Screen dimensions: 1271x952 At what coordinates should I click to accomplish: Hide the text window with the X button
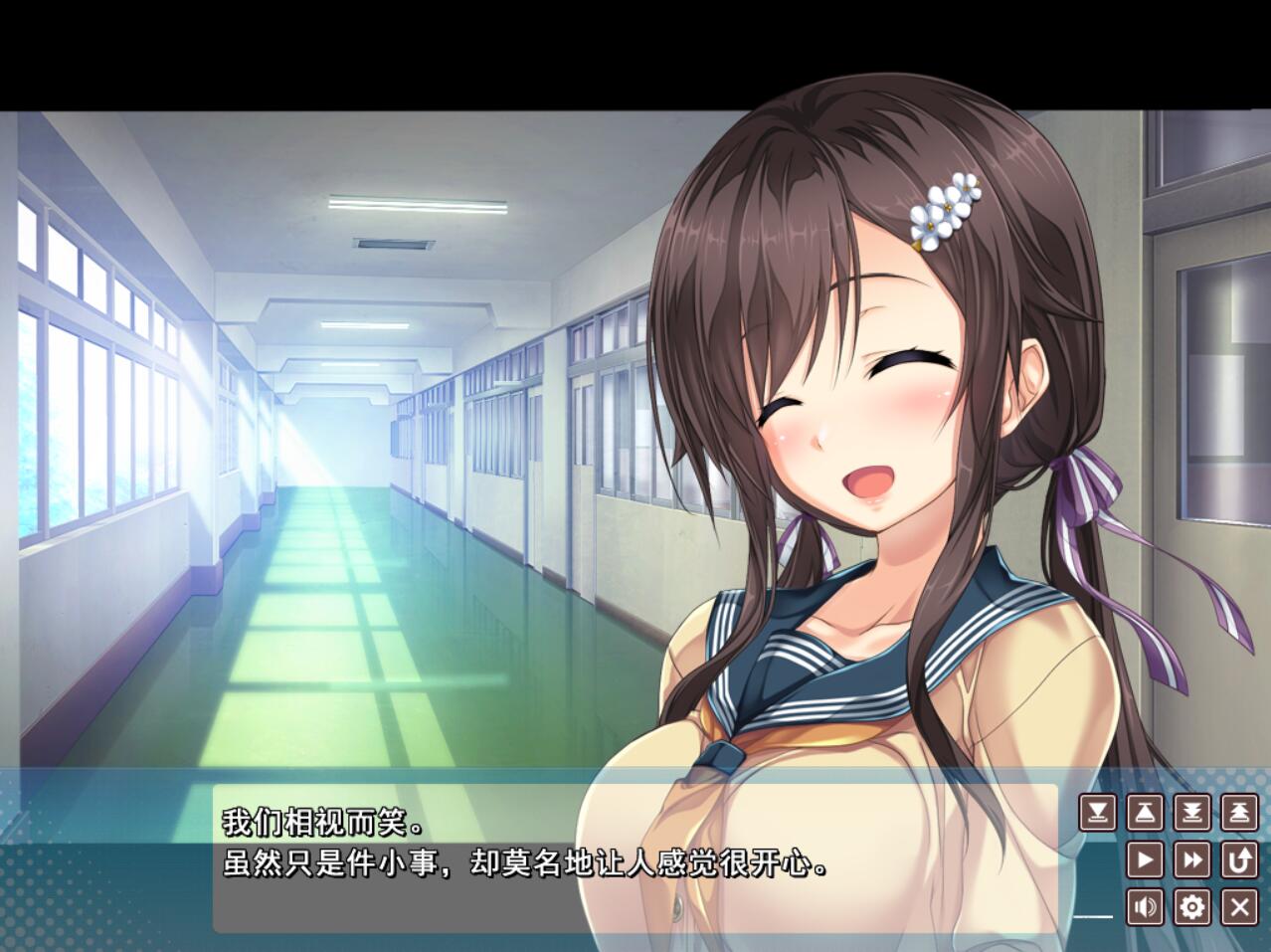1239,906
